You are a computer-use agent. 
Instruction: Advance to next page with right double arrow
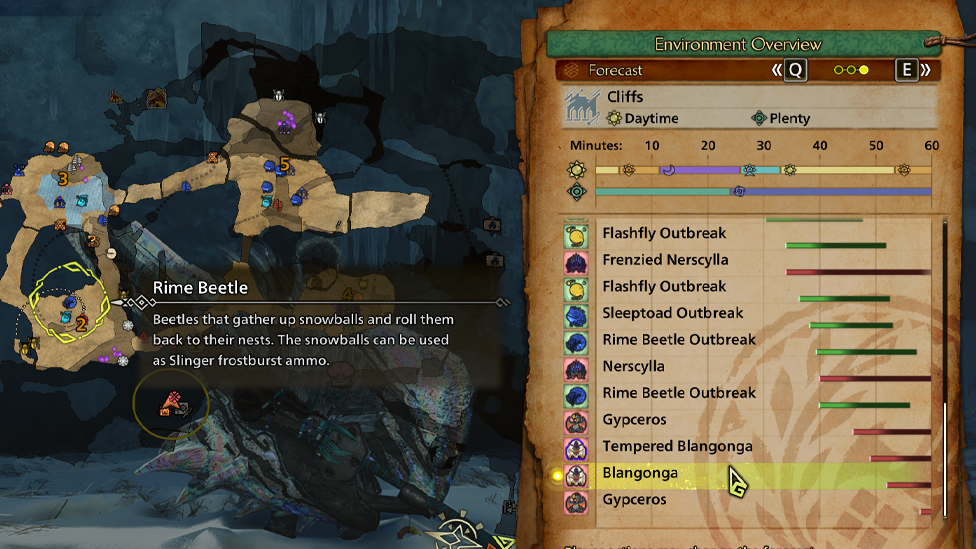(926, 70)
